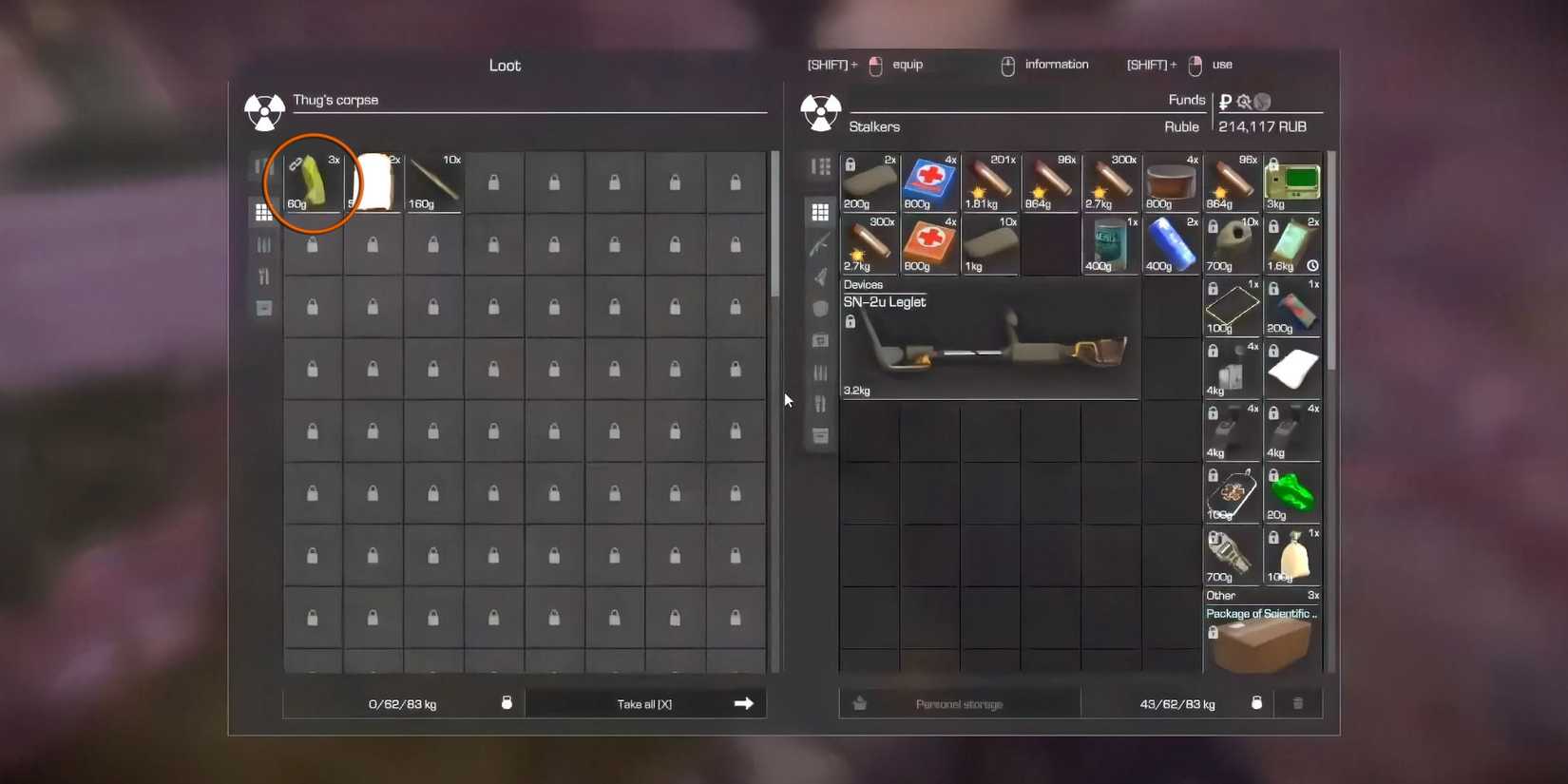The width and height of the screenshot is (1568, 784).
Task: Expand the Devices category showing SN-2u Leglet
Action: tap(865, 284)
